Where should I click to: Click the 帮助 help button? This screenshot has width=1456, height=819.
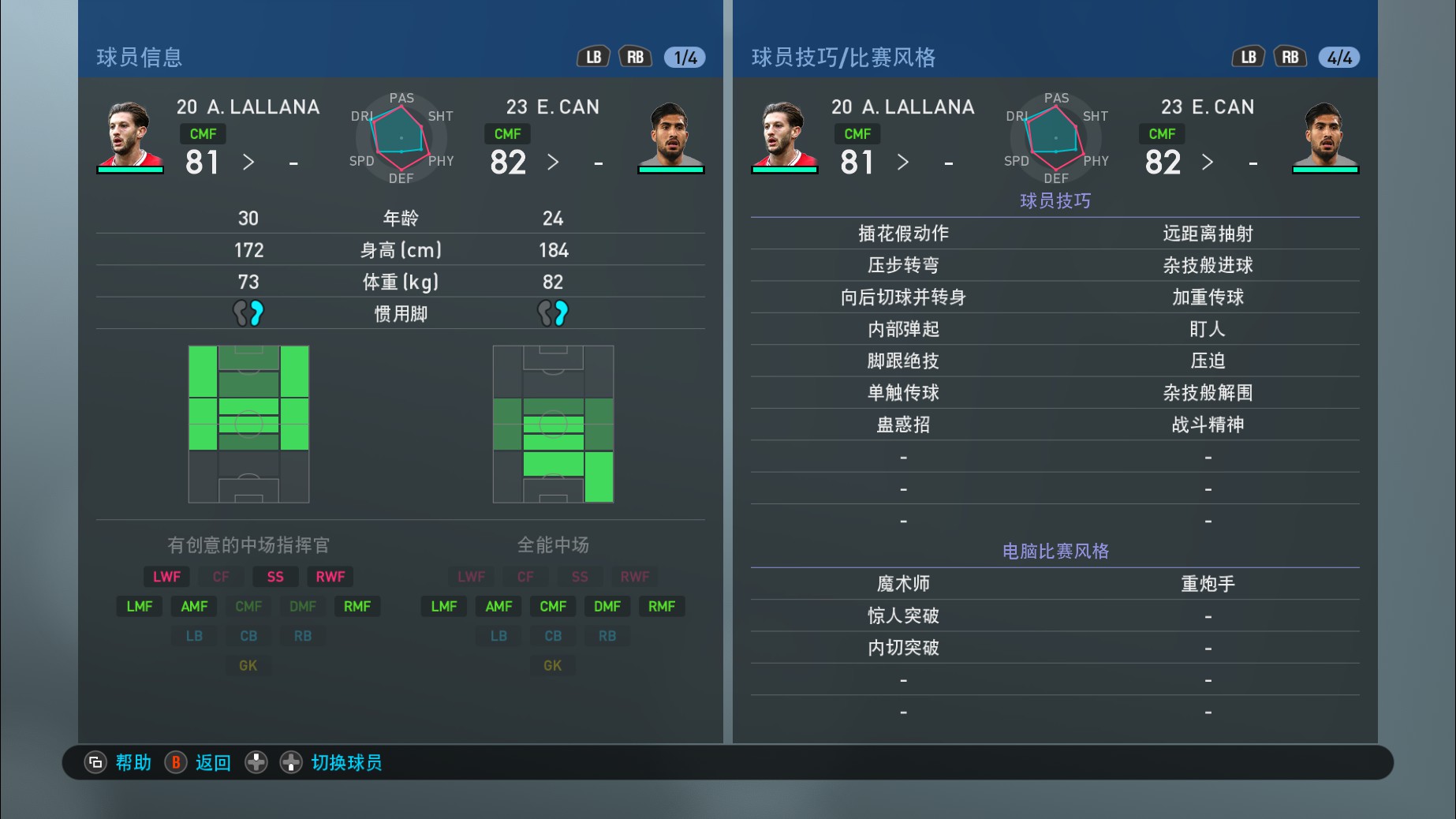[133, 762]
